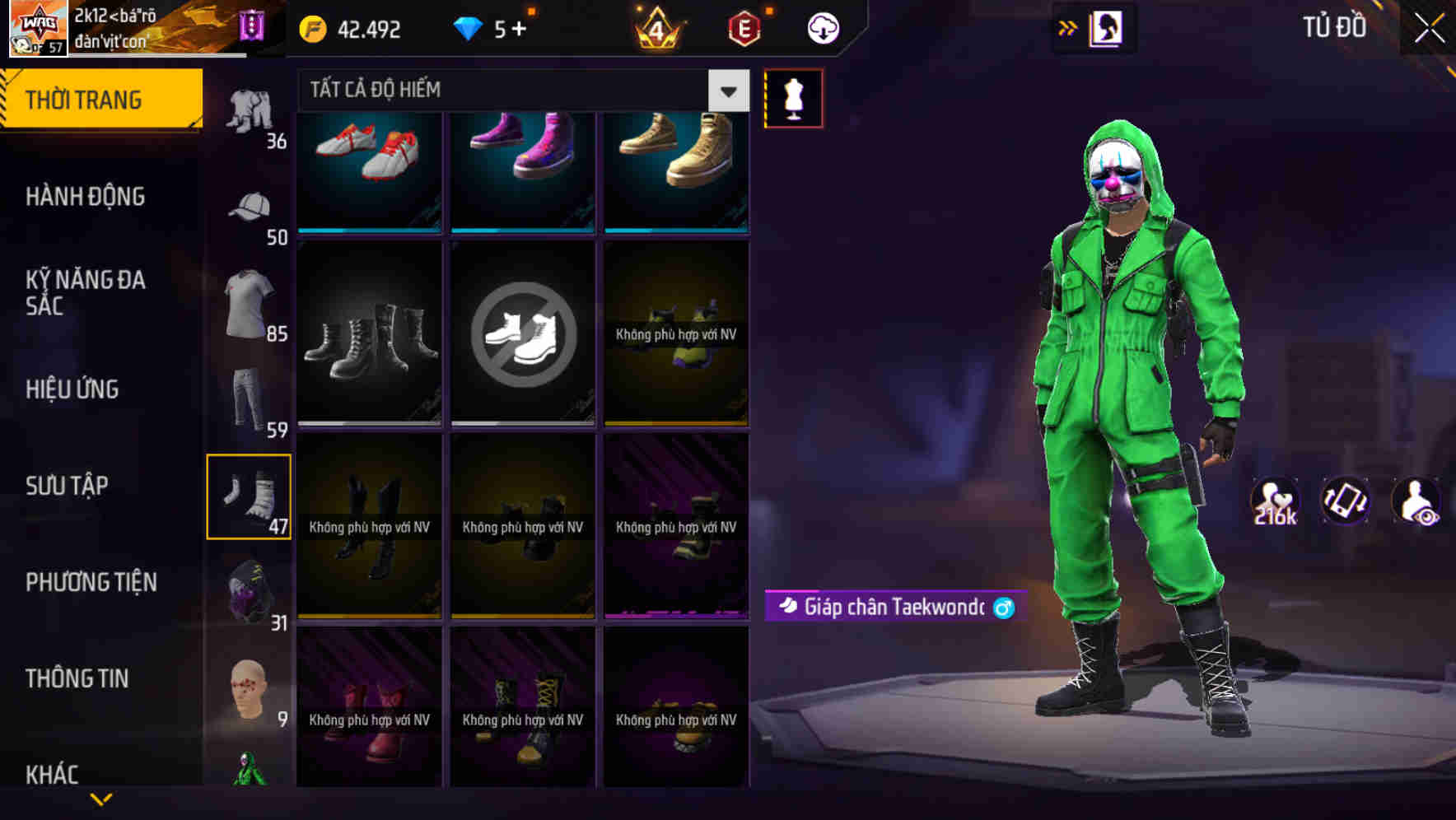
Task: Expand the left menu with the down chevron
Action: tap(103, 798)
